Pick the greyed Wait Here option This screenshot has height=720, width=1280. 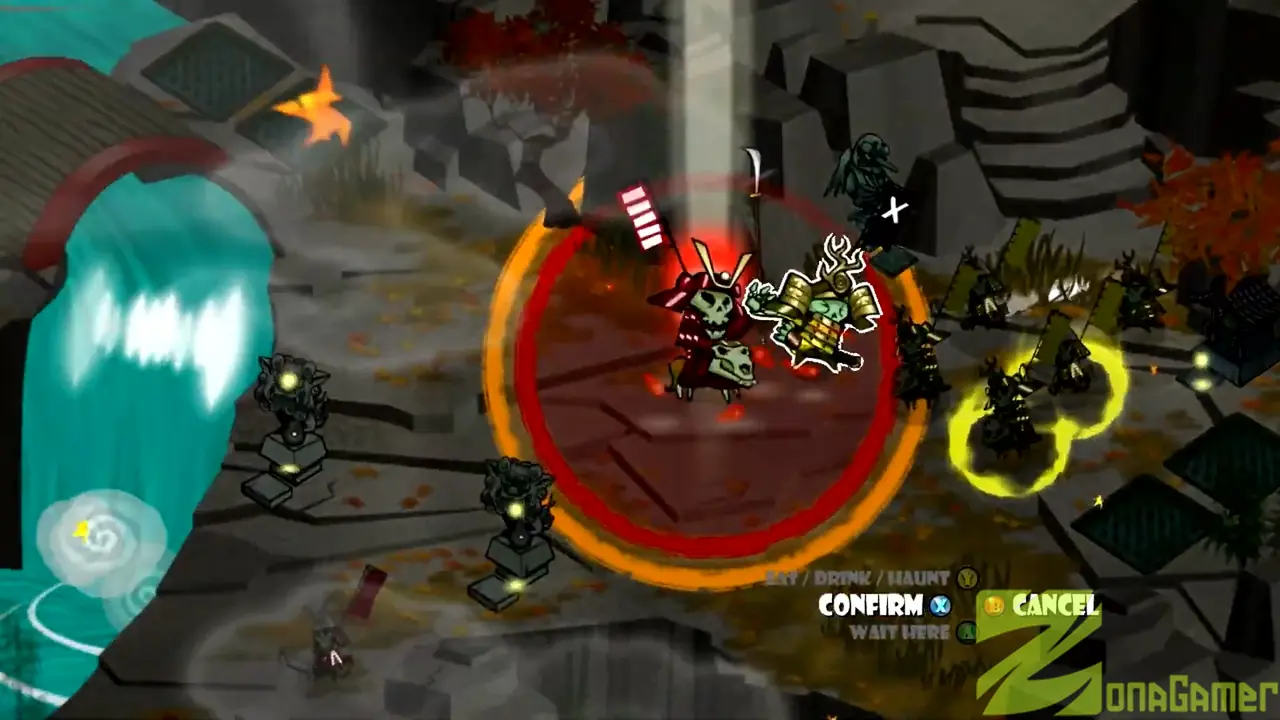(x=899, y=632)
